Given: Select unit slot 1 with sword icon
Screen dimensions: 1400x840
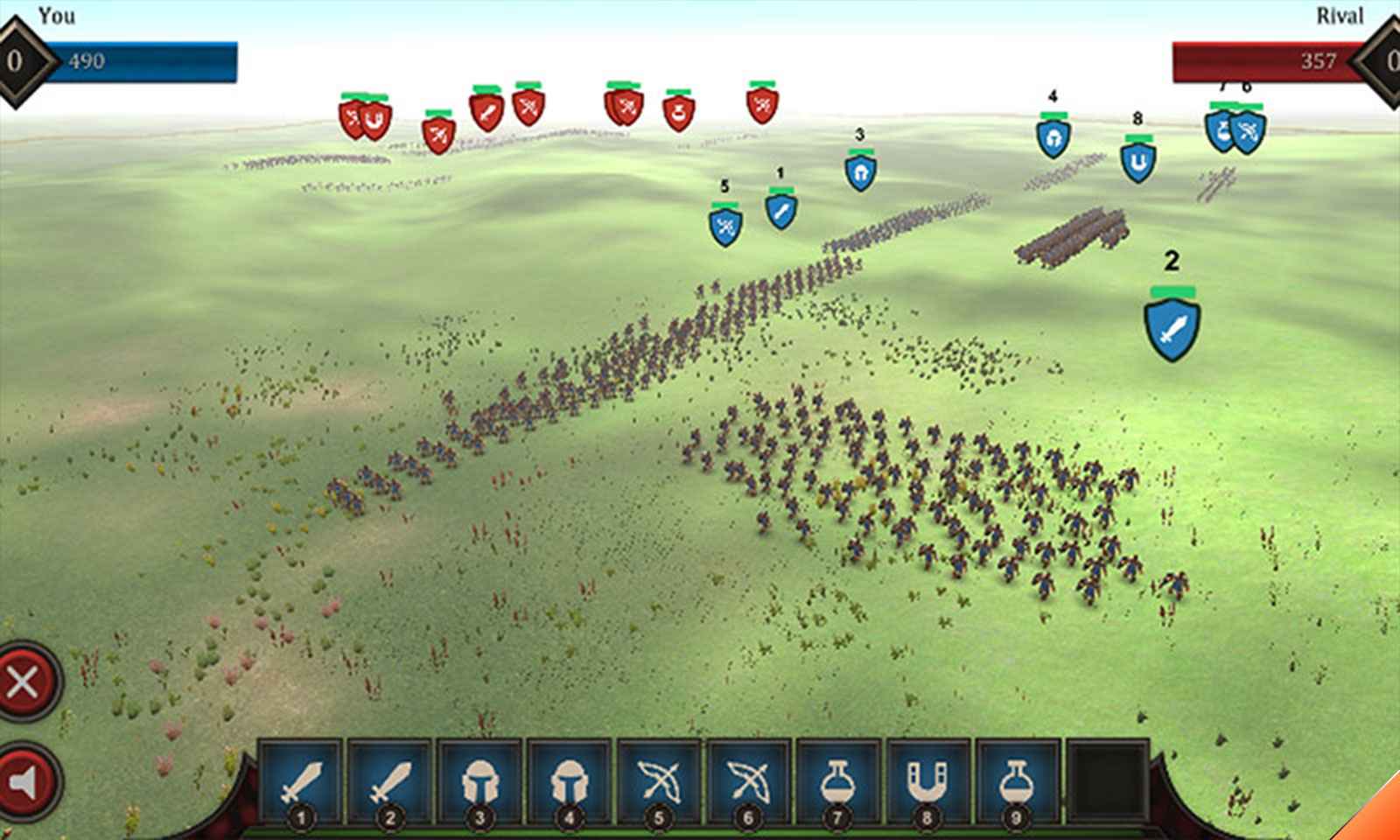Looking at the screenshot, I should tap(301, 781).
